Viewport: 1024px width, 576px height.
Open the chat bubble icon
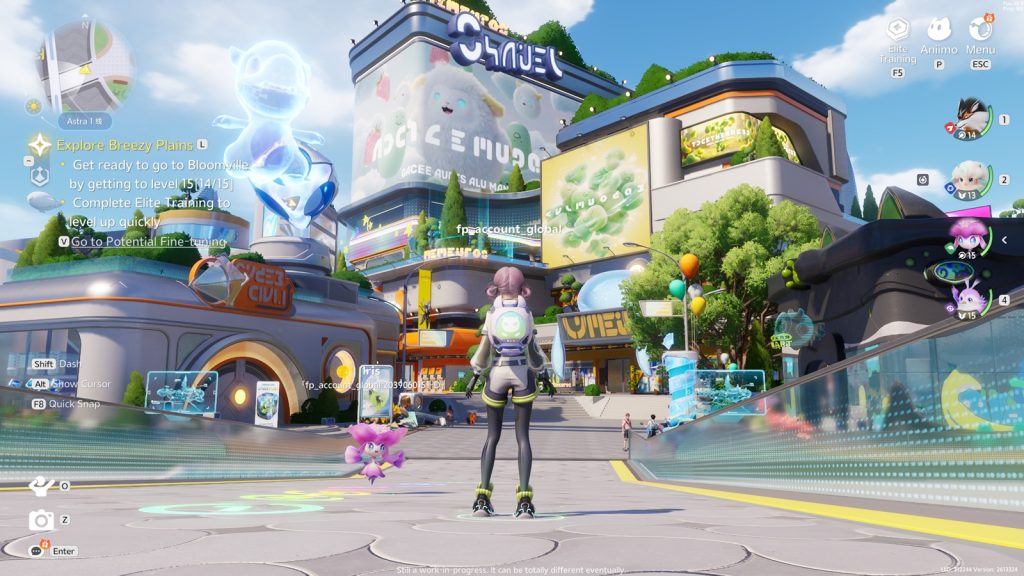point(38,550)
